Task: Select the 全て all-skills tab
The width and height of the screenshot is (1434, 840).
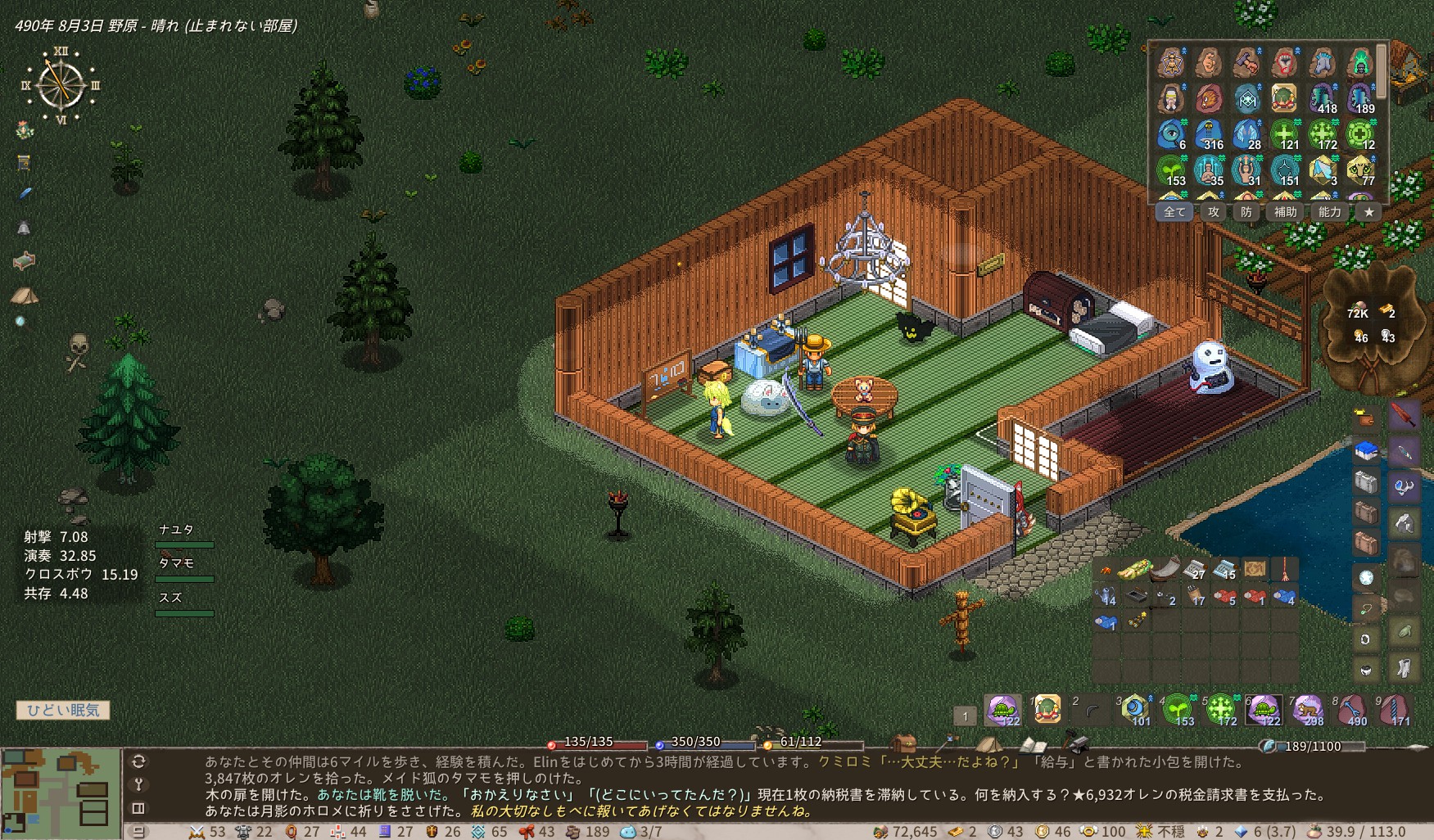Action: pos(1174,212)
